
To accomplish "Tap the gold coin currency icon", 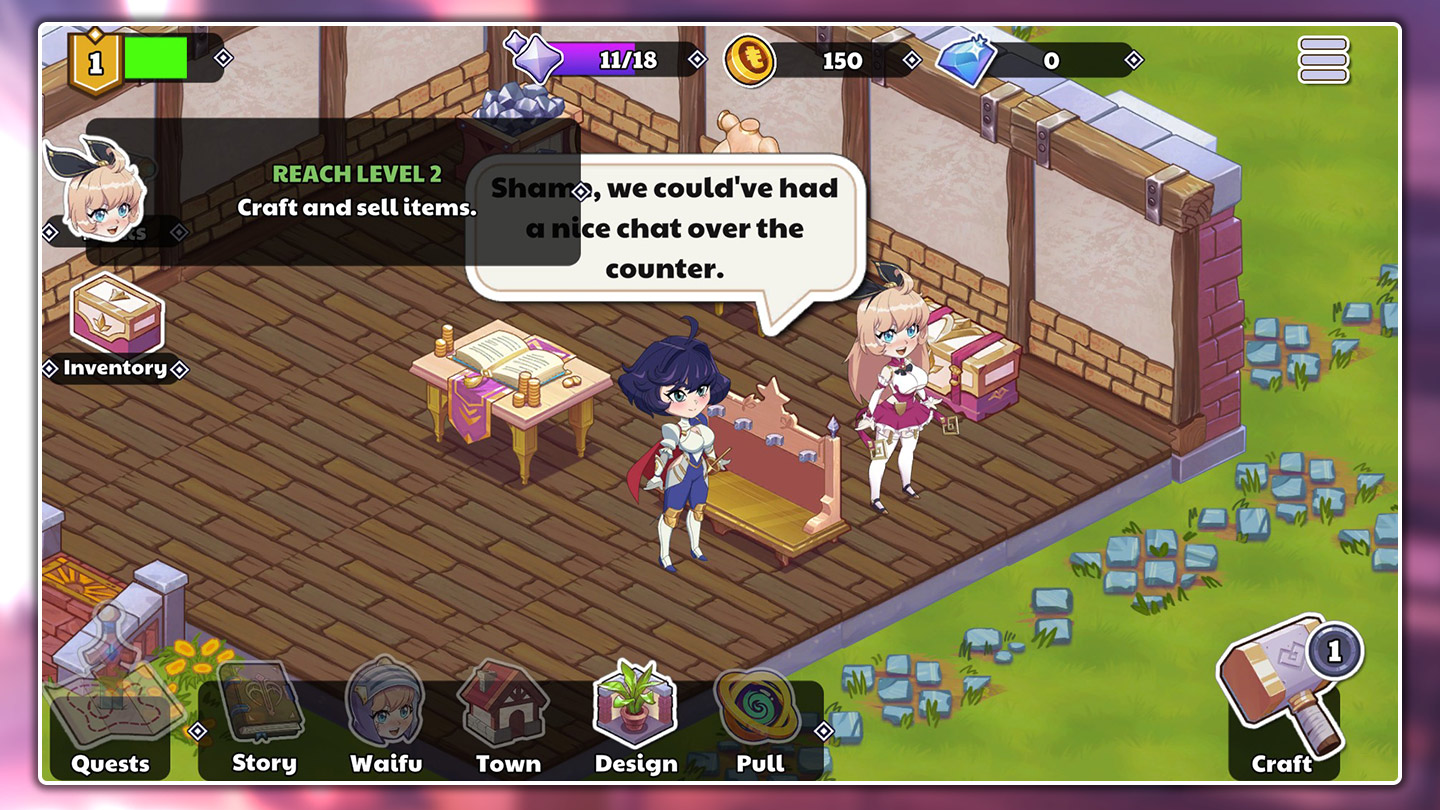I will click(x=750, y=60).
